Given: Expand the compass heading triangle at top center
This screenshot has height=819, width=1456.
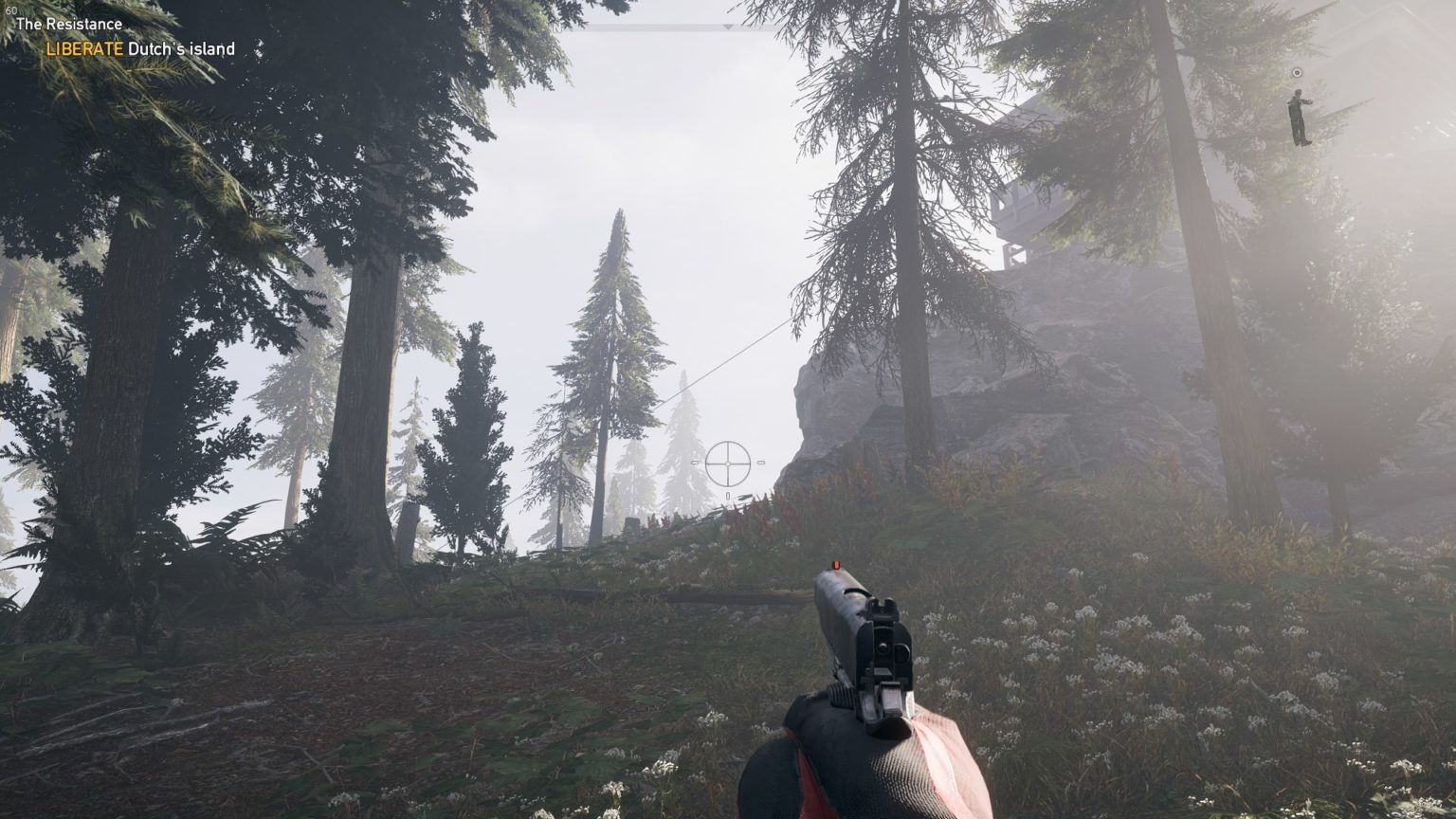Looking at the screenshot, I should coord(728,27).
